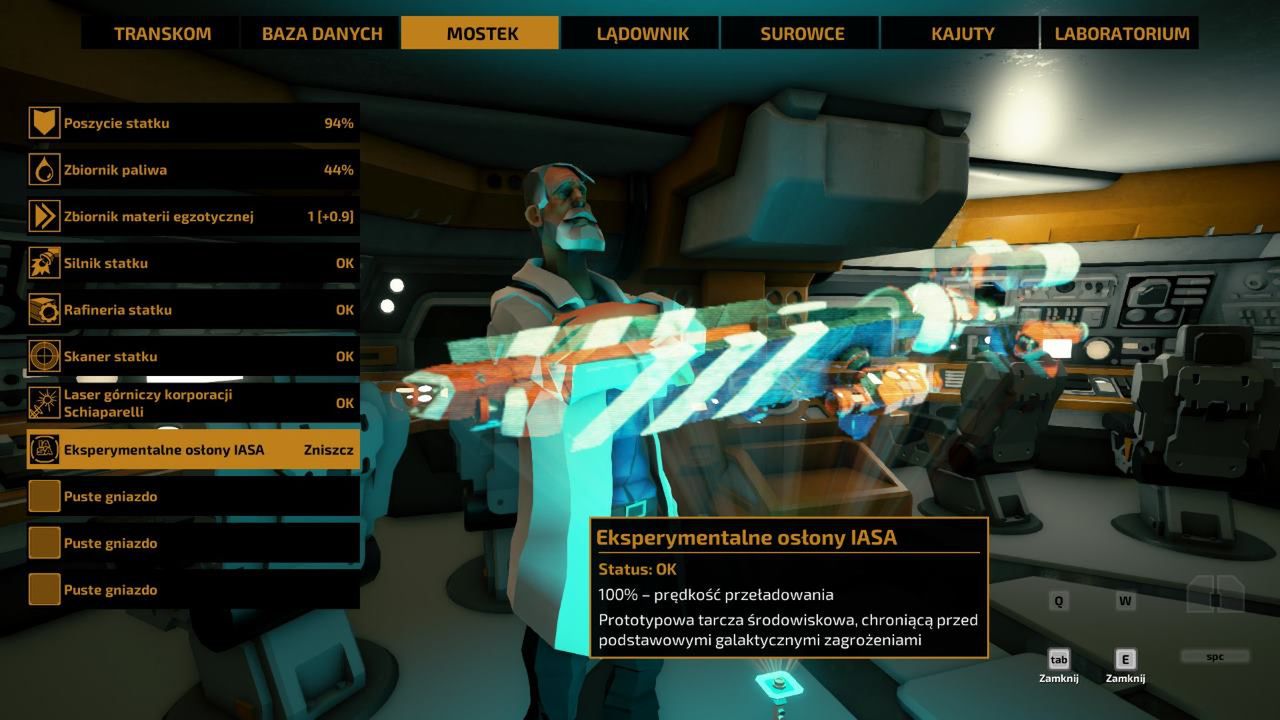Image resolution: width=1280 pixels, height=720 pixels.
Task: Click the Zniszcz button for IASA shields
Action: 328,450
